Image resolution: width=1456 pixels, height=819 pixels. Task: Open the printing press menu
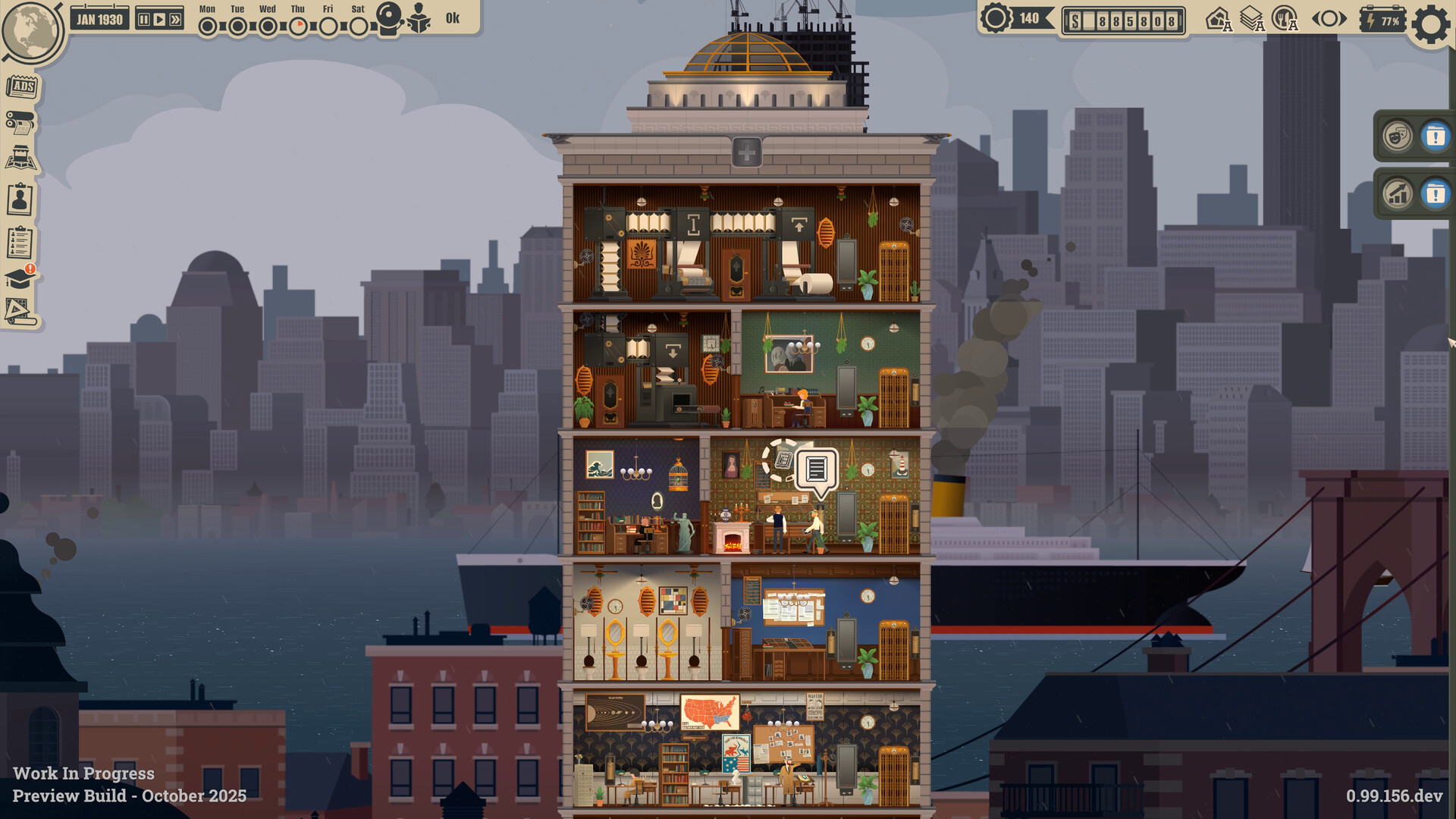click(20, 123)
